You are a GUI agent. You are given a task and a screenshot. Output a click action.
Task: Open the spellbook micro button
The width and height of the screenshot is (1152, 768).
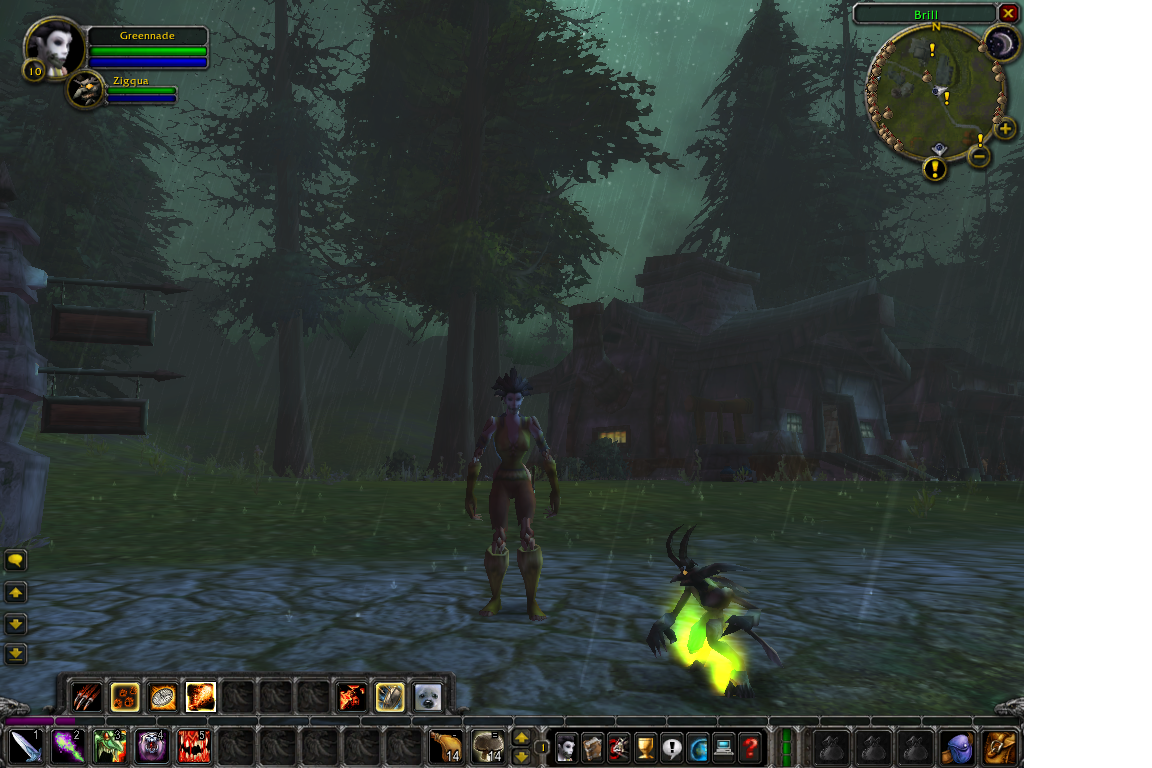pyautogui.click(x=593, y=746)
